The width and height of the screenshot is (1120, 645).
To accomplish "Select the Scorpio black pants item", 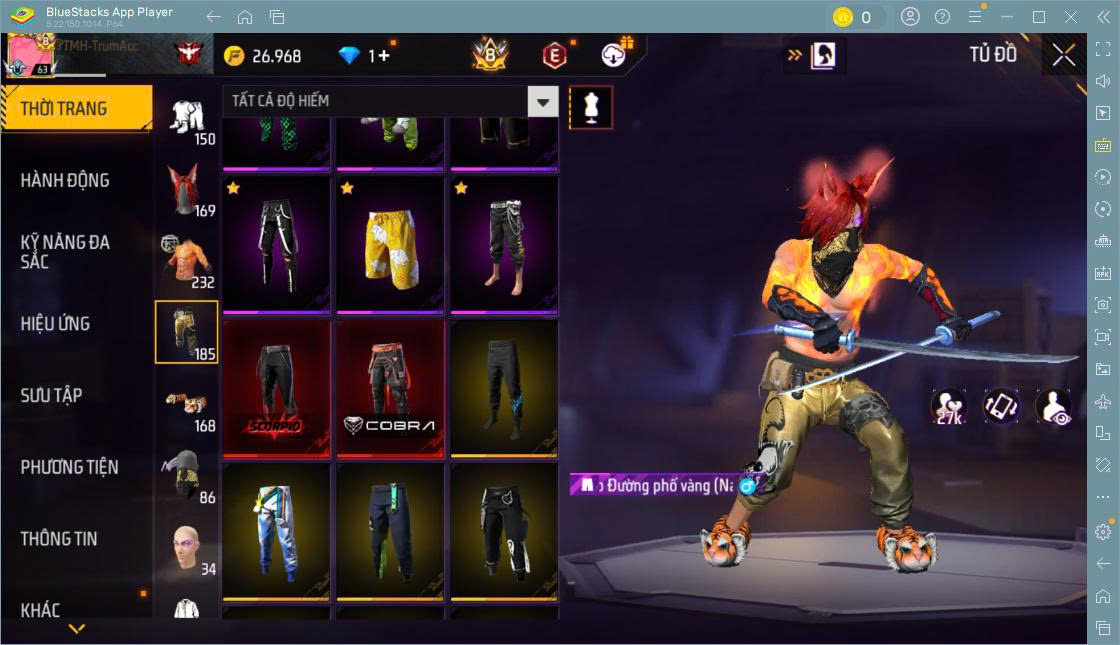I will tap(276, 388).
